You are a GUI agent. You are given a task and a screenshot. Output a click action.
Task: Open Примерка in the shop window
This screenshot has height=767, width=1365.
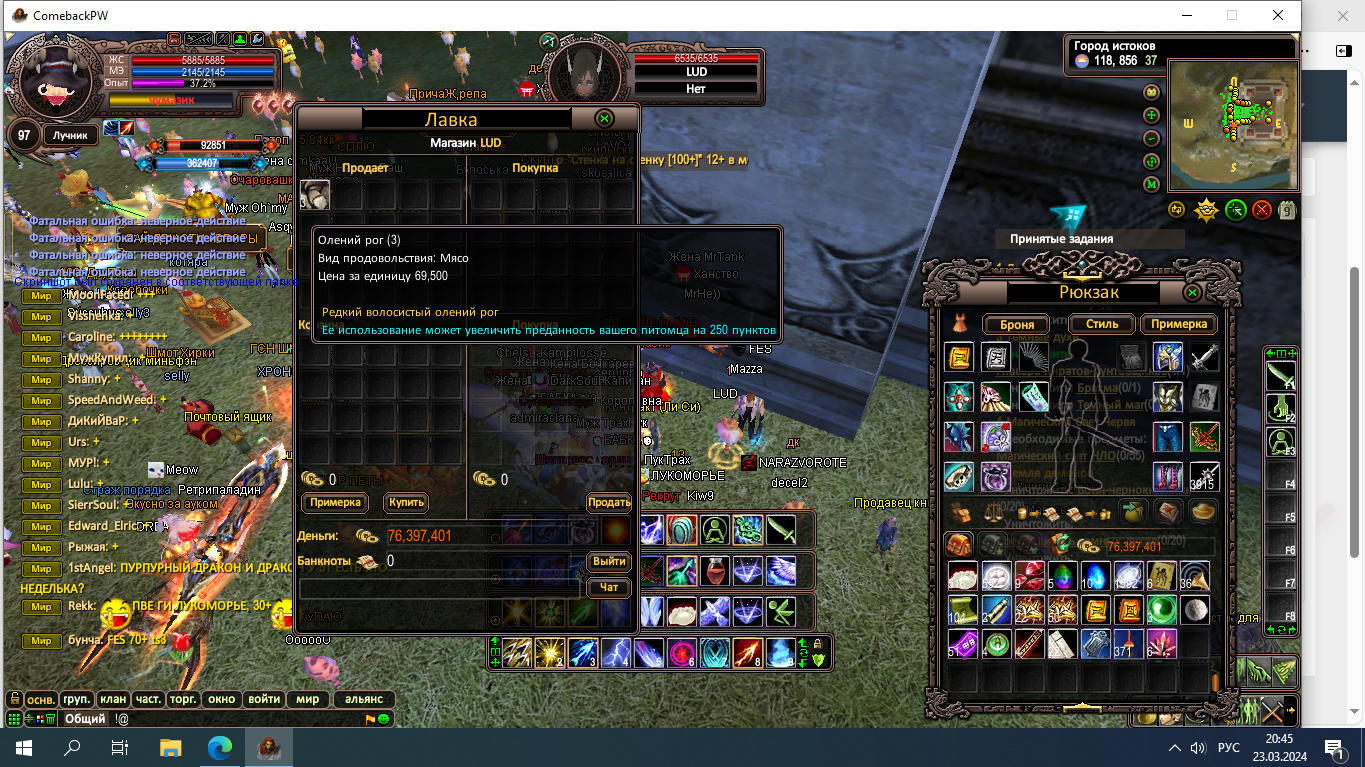click(335, 502)
